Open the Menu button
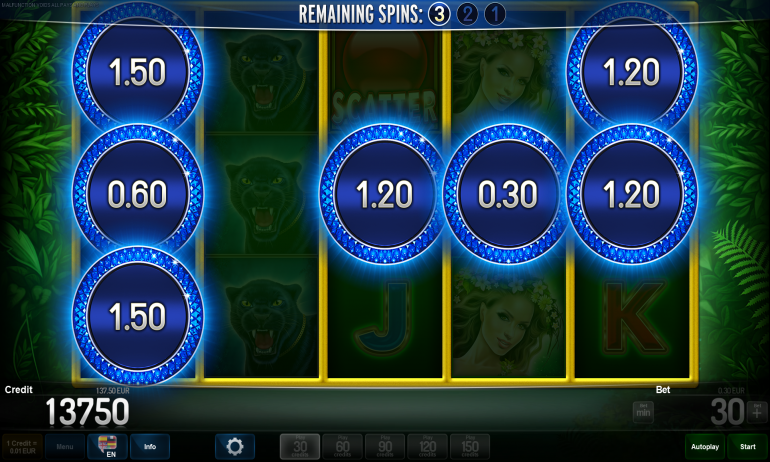Image resolution: width=770 pixels, height=462 pixels. 64,446
